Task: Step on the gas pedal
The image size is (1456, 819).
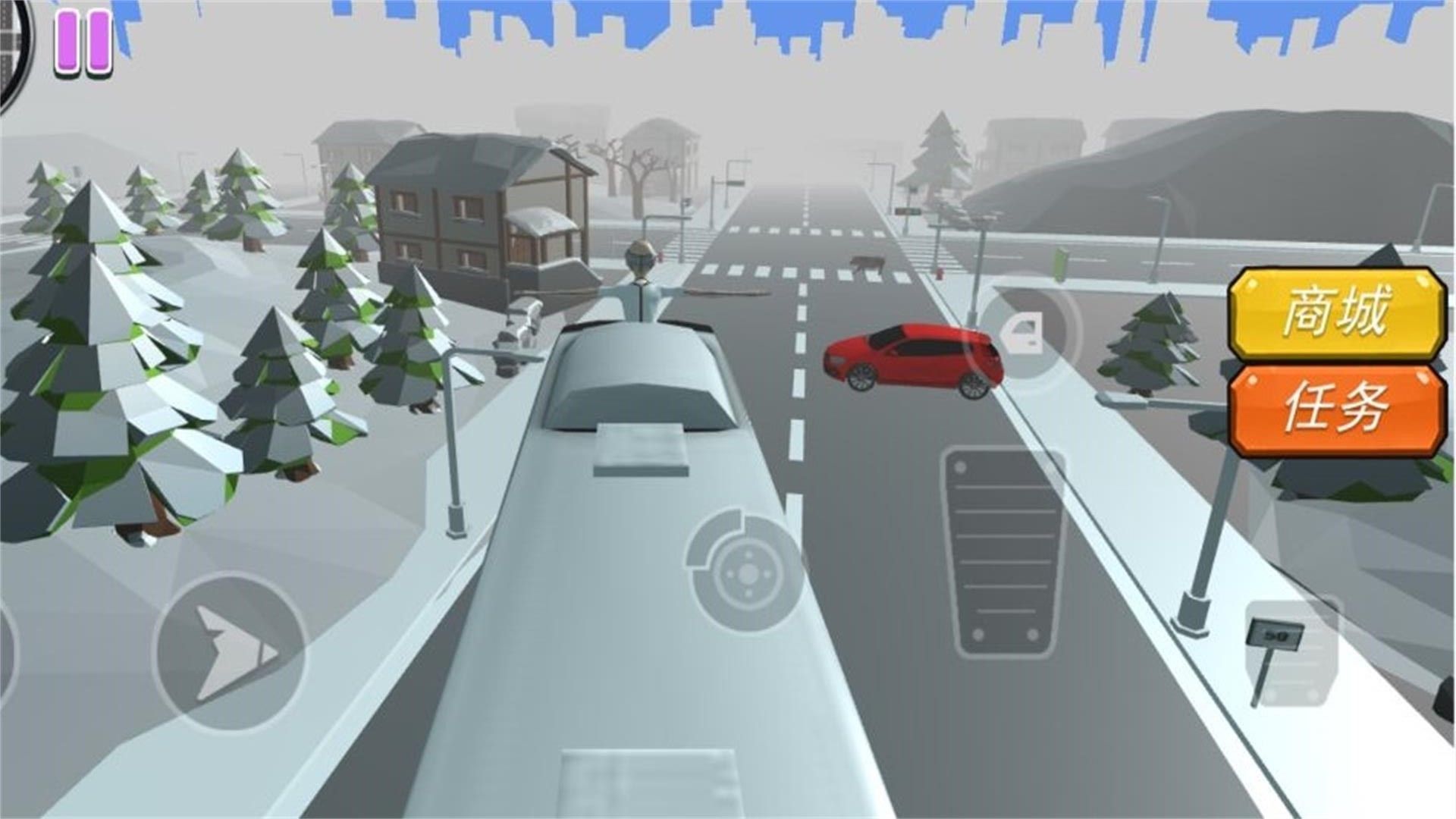Action: [x=1002, y=551]
